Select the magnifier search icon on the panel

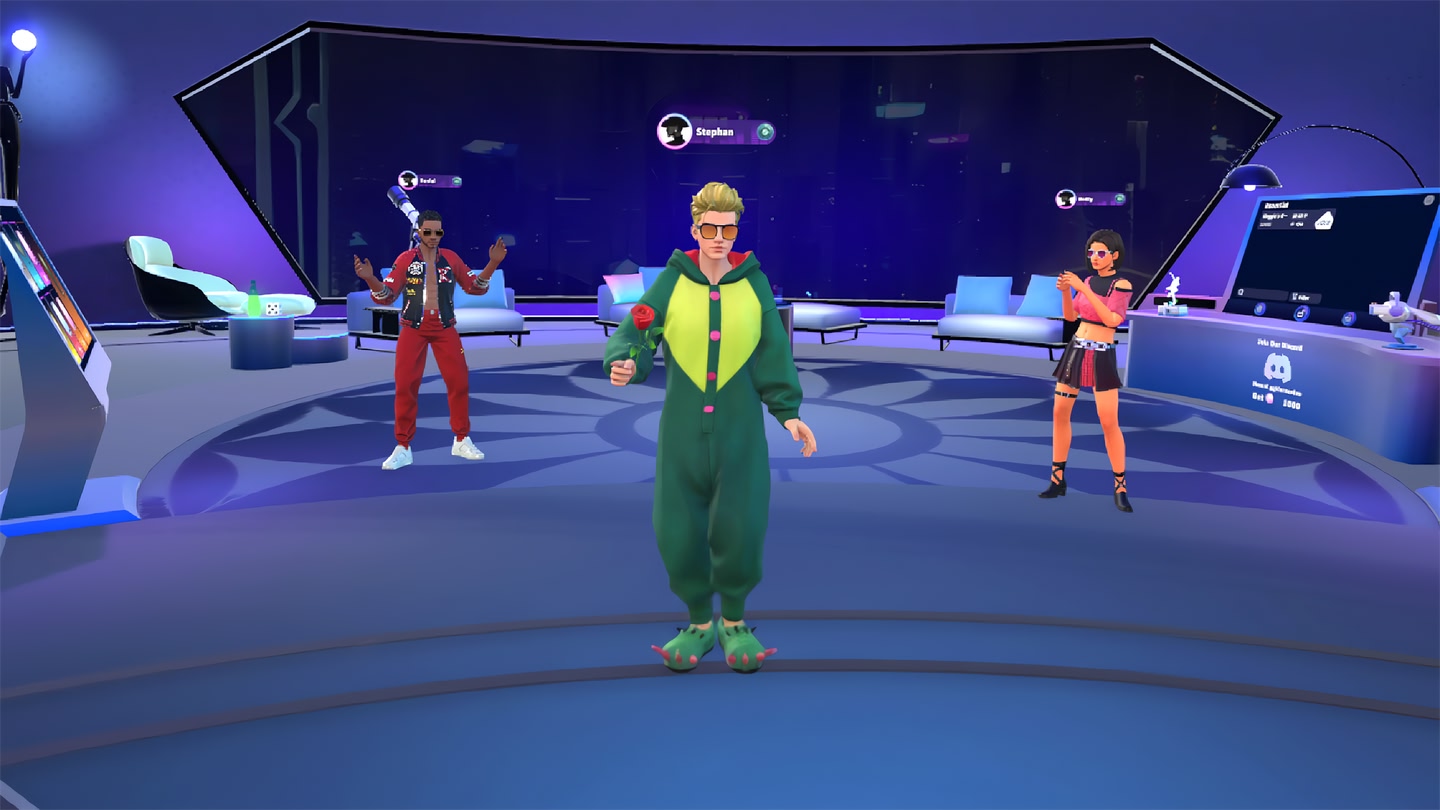coord(1241,292)
